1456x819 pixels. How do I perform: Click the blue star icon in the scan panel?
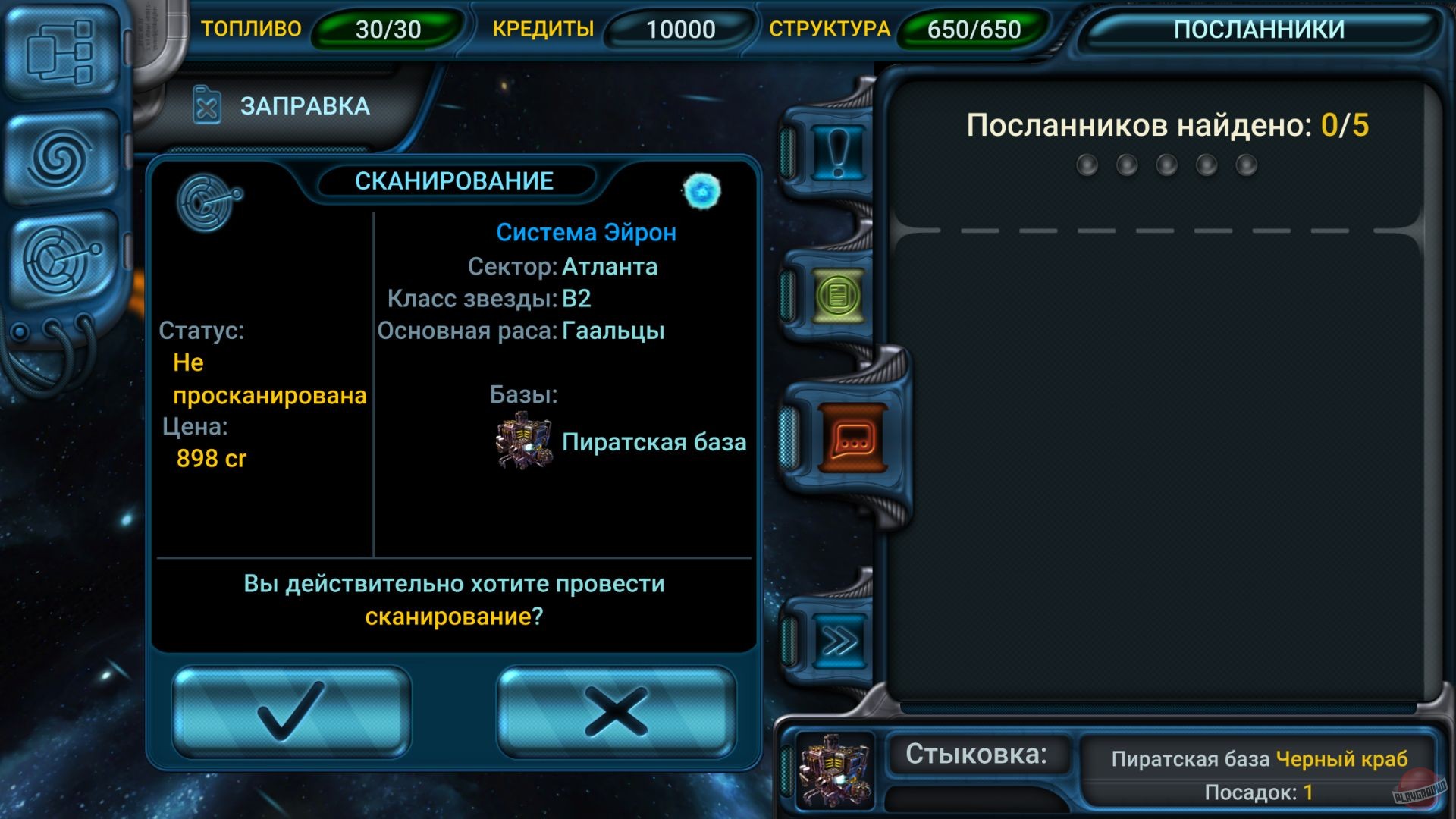[701, 191]
